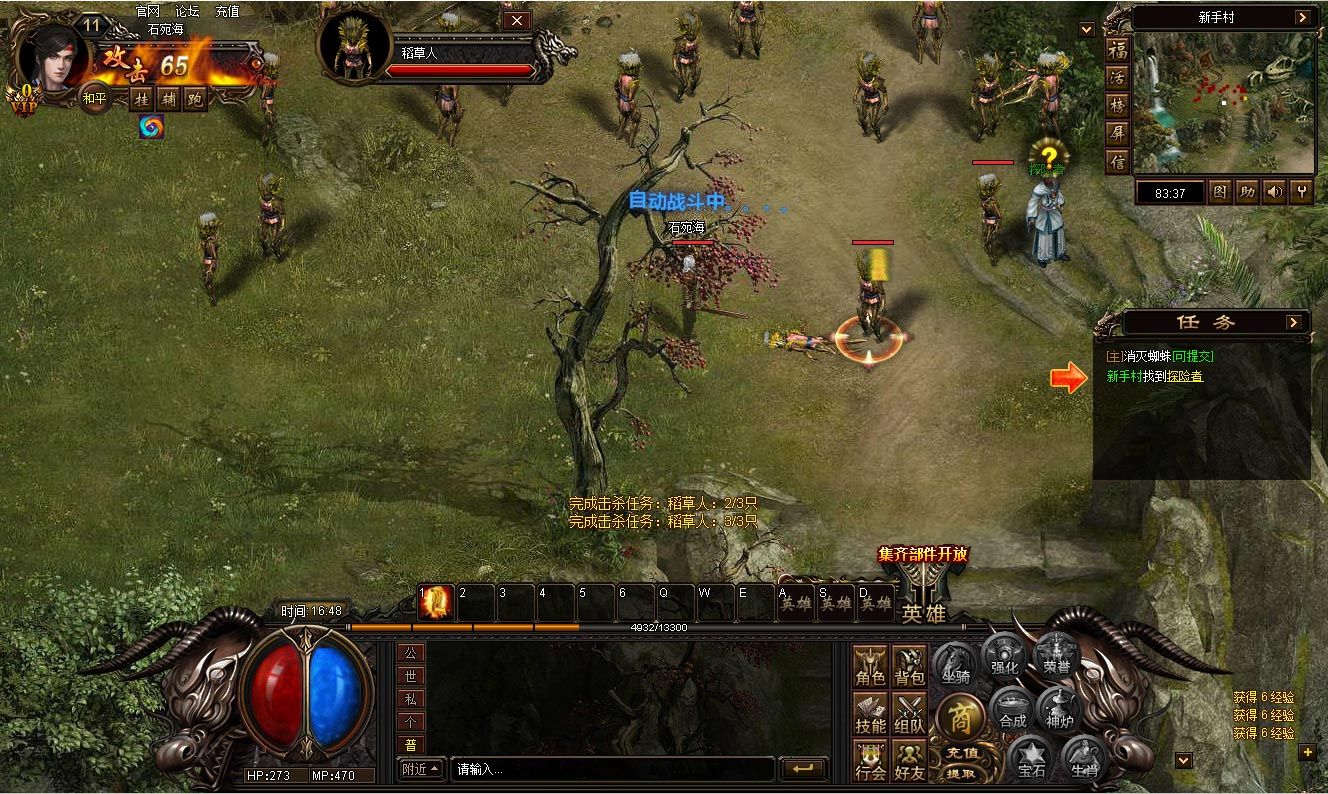Open the 好友 friends list
Viewport: 1328px width, 794px height.
click(x=909, y=761)
